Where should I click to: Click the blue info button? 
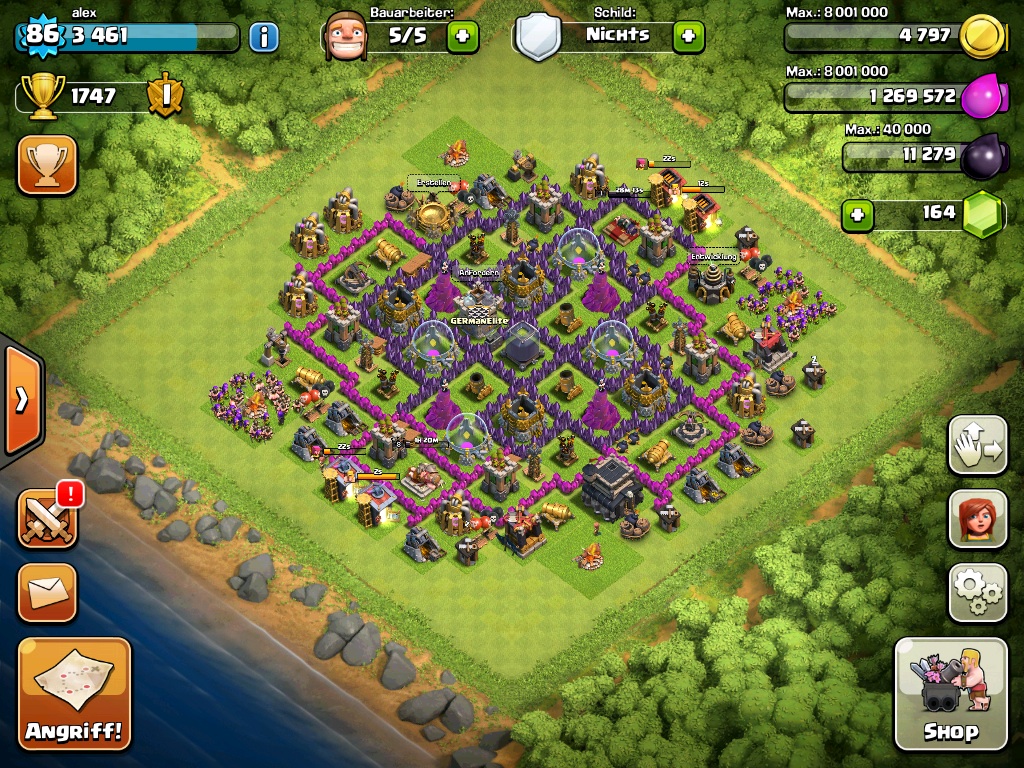tap(264, 38)
